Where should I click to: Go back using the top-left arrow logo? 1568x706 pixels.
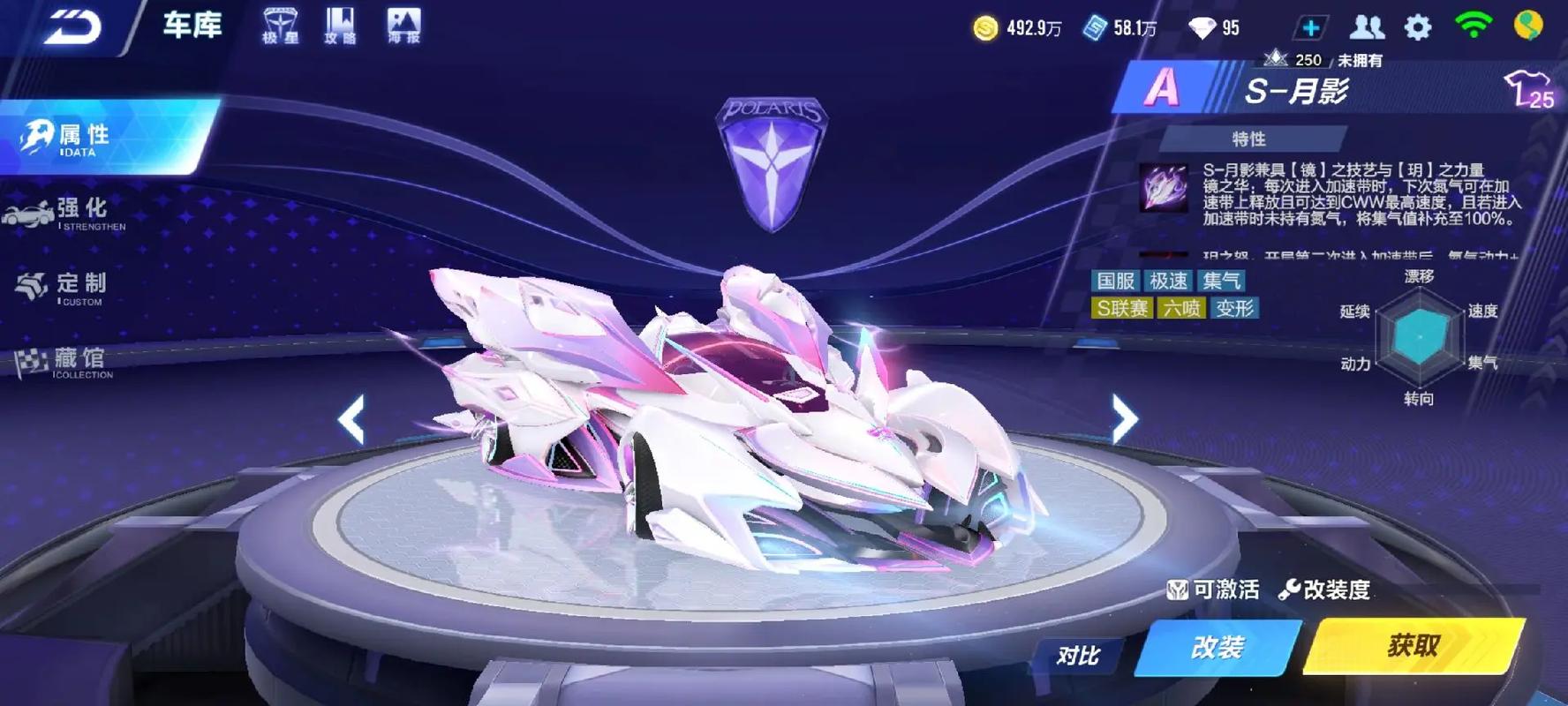click(72, 26)
